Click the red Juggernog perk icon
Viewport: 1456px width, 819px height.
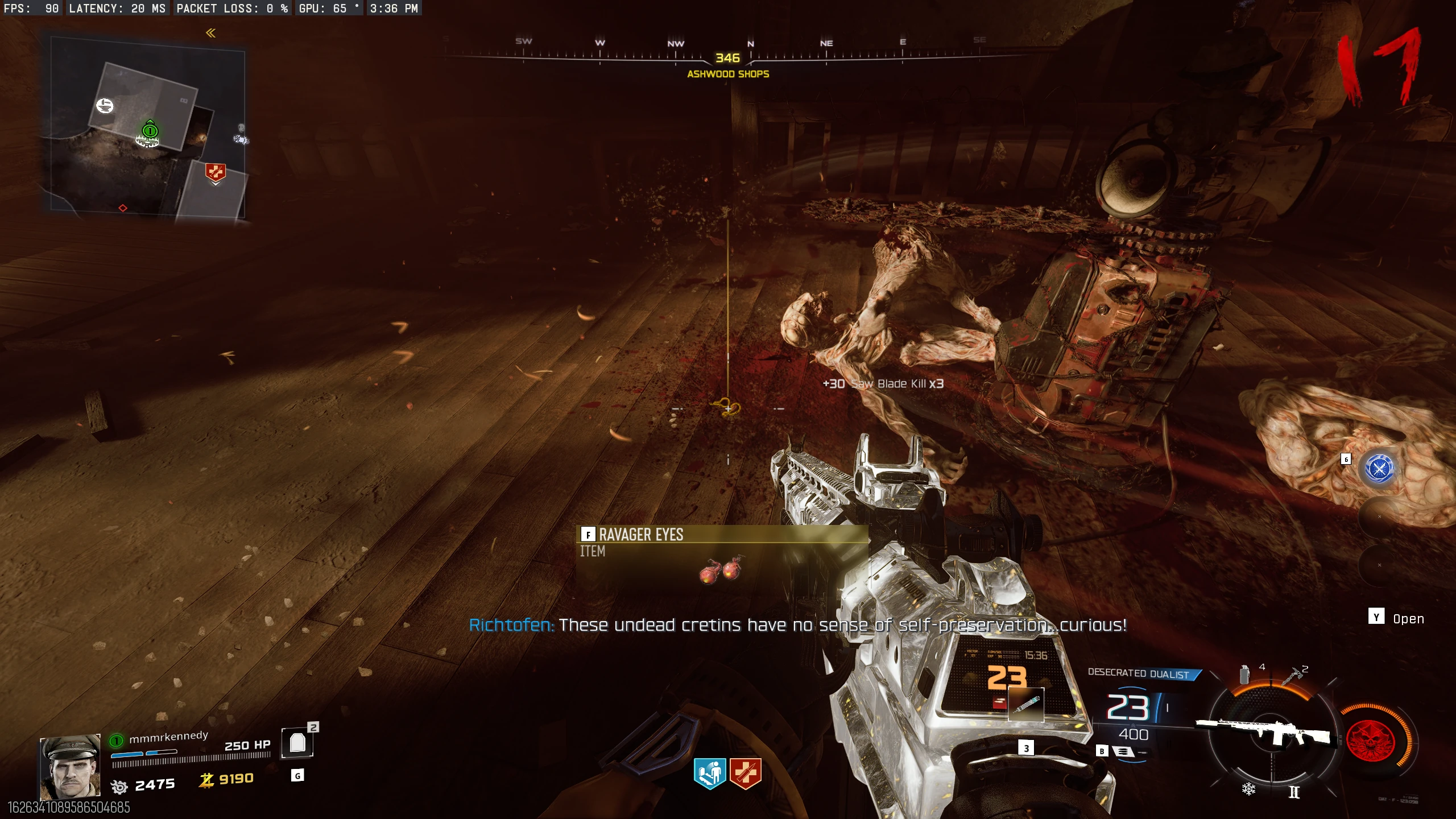745,773
